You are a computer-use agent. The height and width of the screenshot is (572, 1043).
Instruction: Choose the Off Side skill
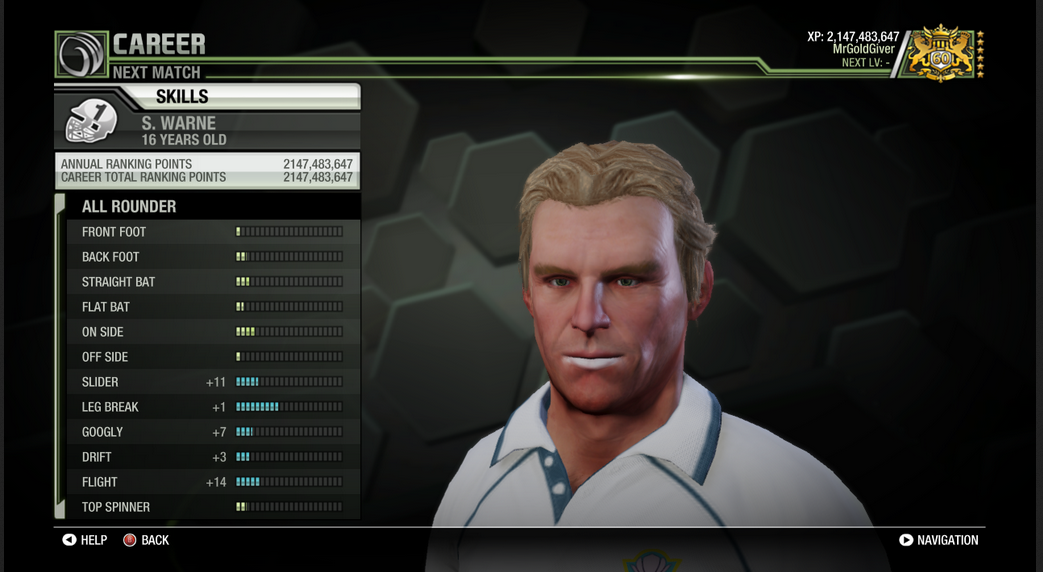[x=212, y=357]
